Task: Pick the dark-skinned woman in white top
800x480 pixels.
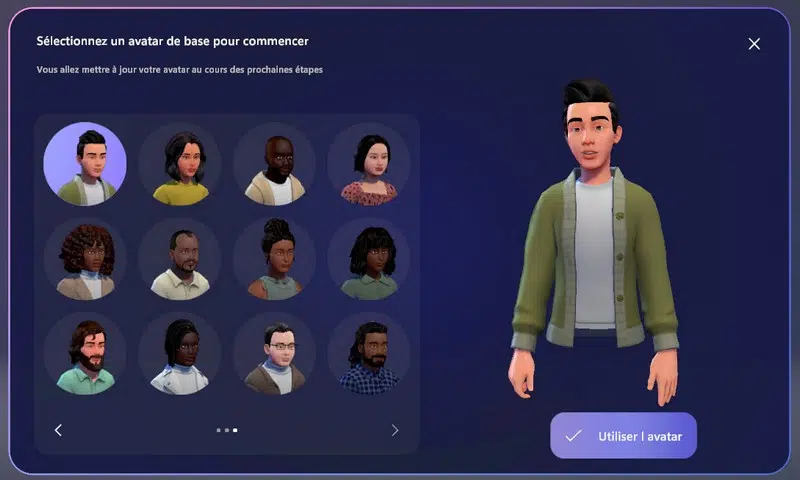Action: 180,354
